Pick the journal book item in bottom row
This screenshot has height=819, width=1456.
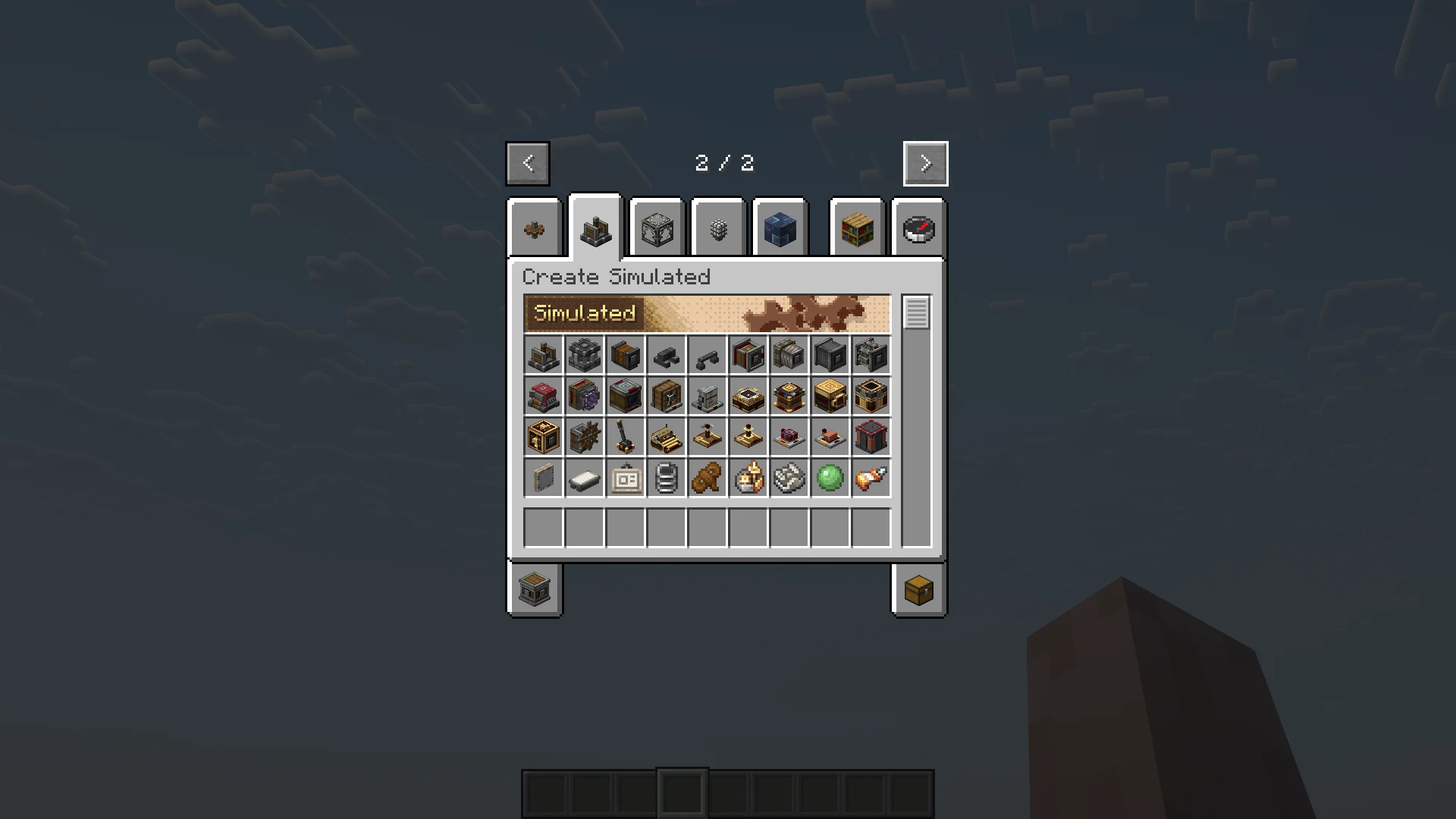click(x=543, y=478)
